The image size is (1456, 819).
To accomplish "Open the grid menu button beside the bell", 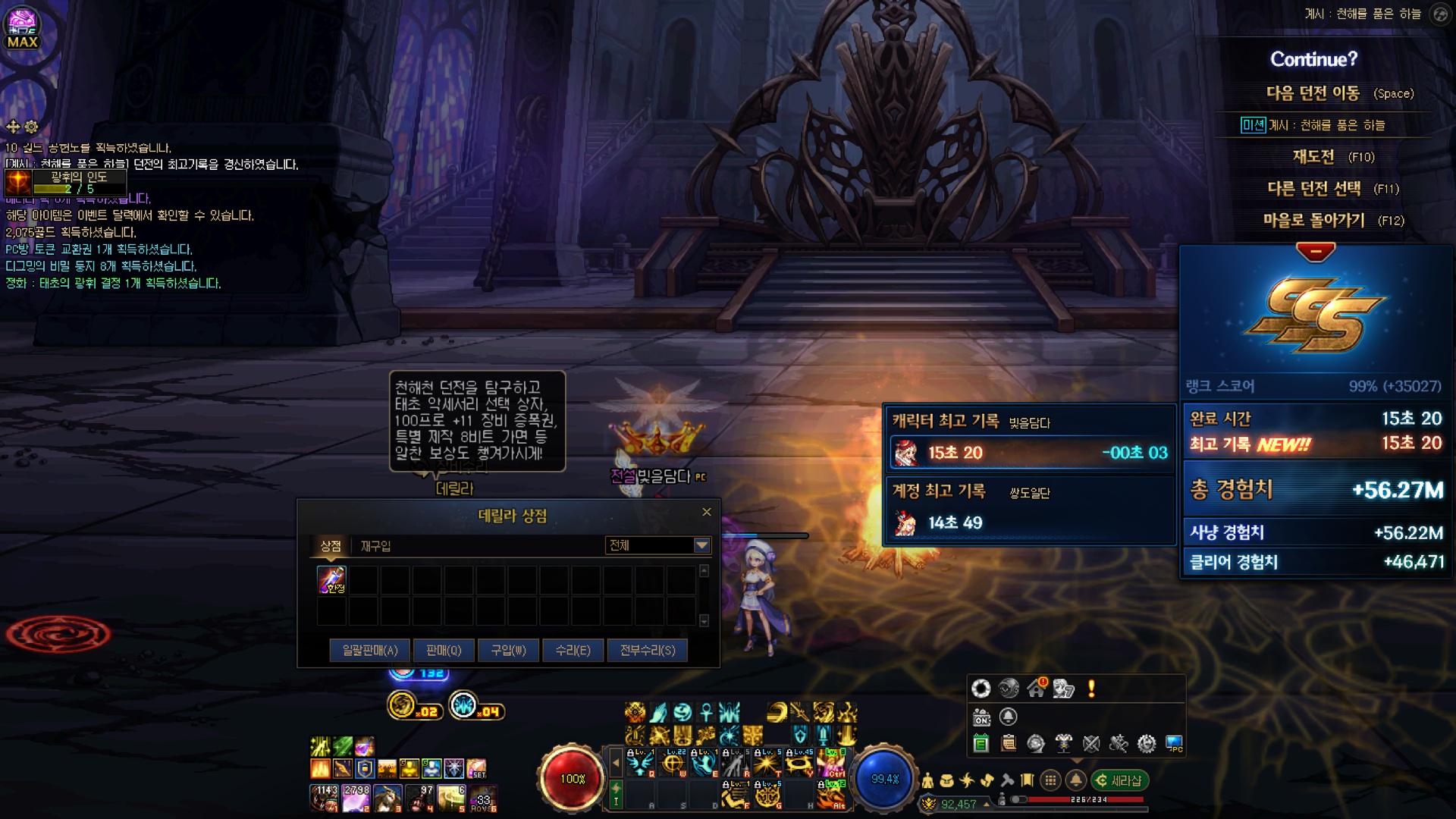I will click(x=1050, y=780).
